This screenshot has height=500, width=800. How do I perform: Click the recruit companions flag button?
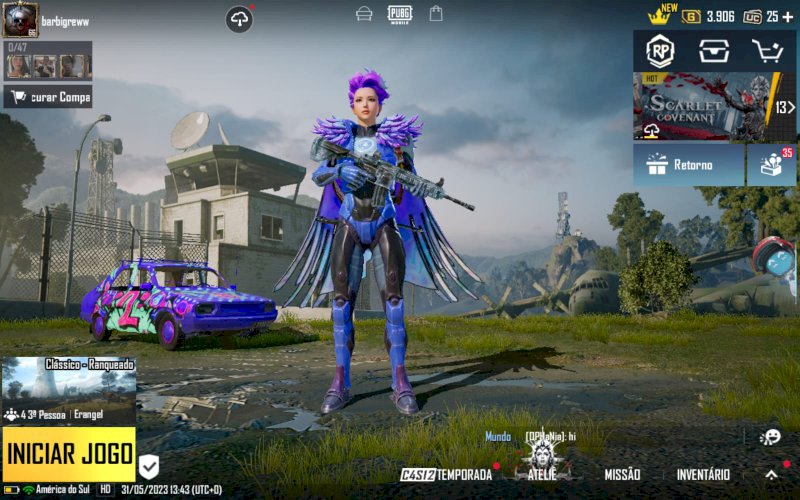tap(48, 97)
